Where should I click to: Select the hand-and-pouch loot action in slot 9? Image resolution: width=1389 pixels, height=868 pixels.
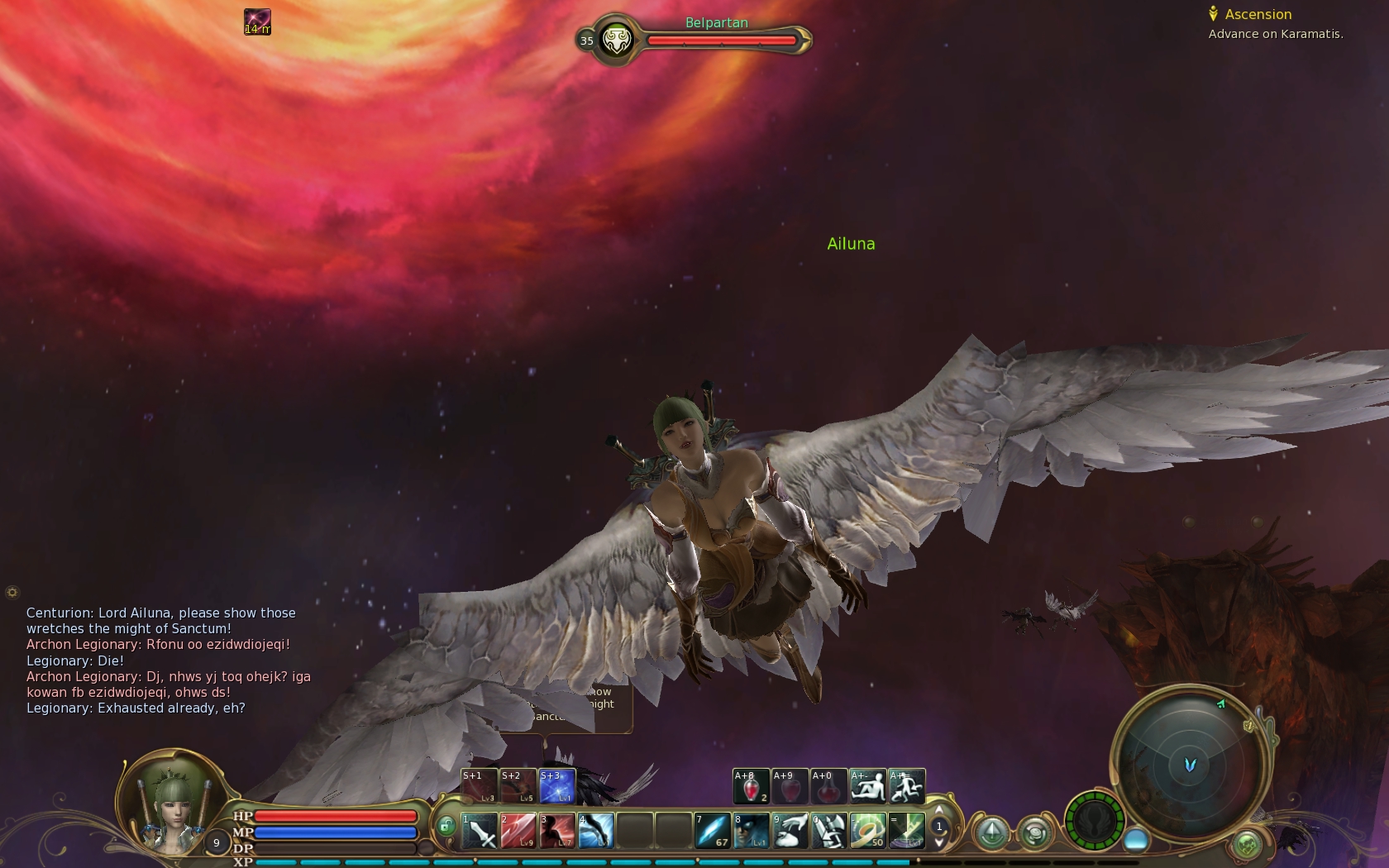pos(790,831)
